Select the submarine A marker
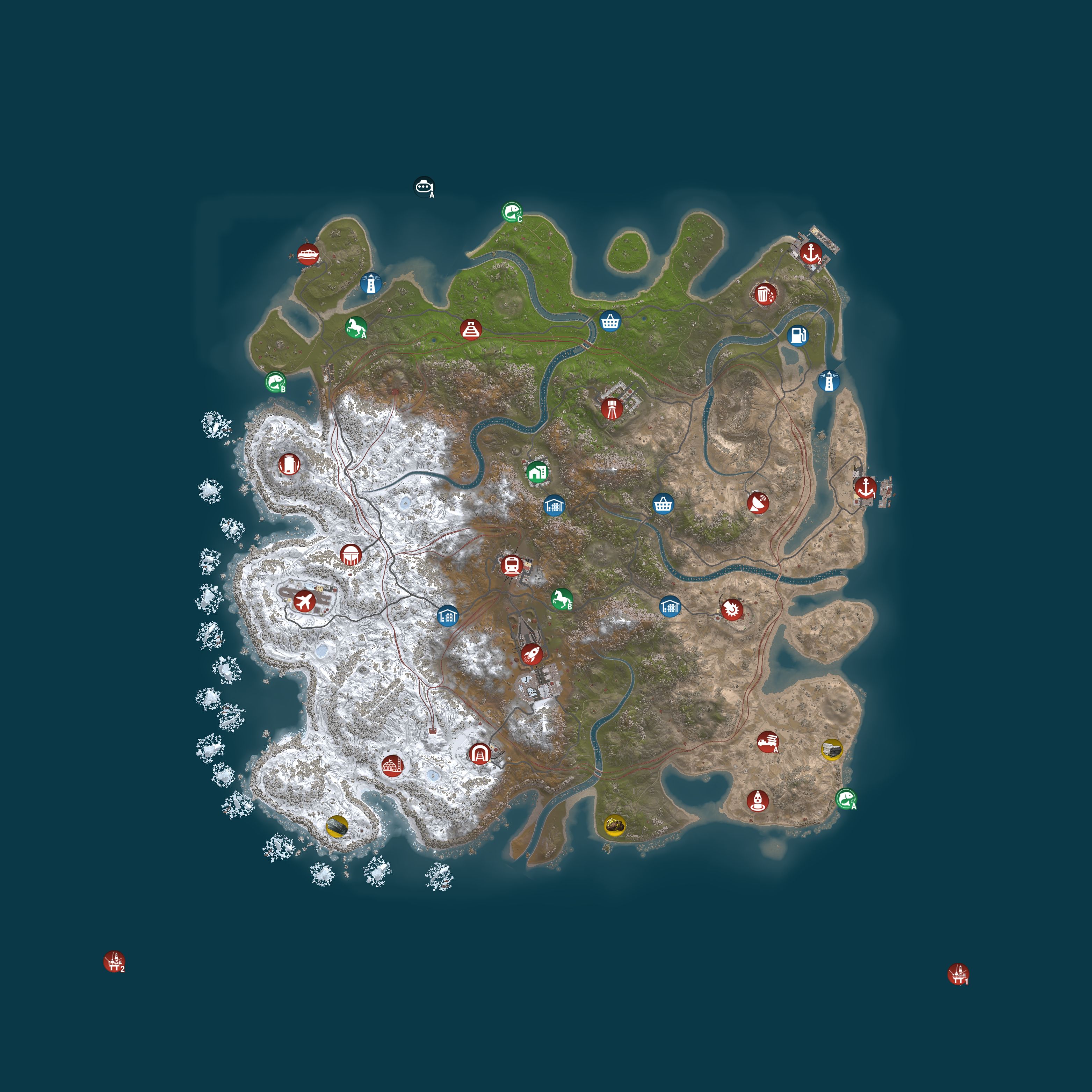1092x1092 pixels. tap(425, 187)
